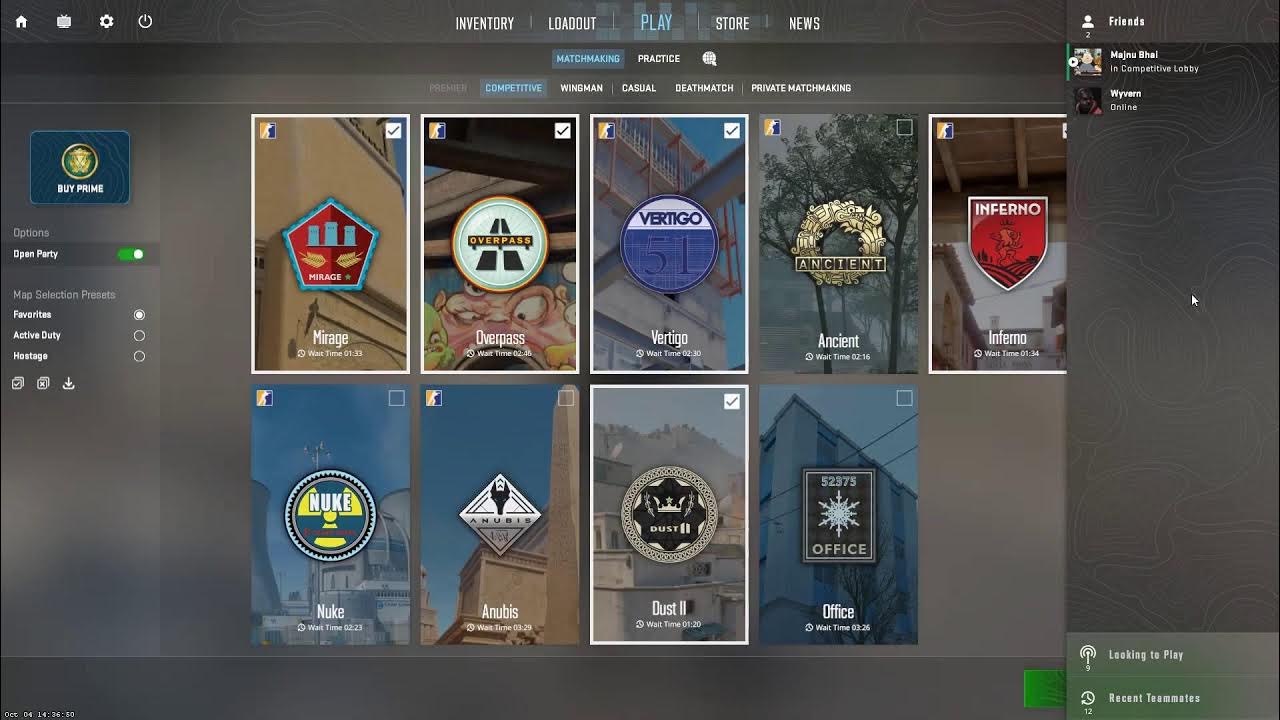Switch to Deathmatch mode
Image resolution: width=1280 pixels, height=720 pixels.
pos(704,88)
